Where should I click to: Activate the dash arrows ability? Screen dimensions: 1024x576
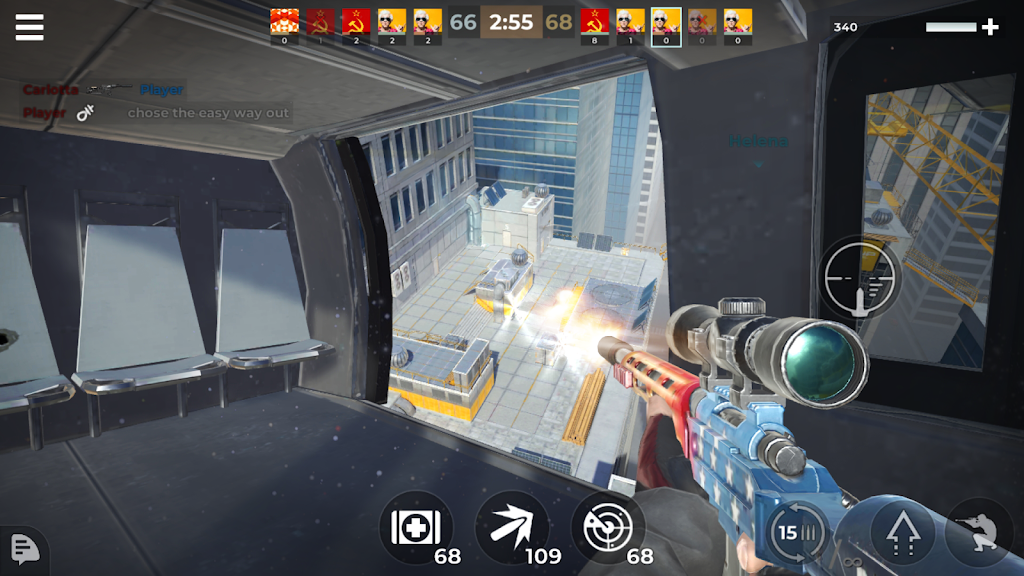(x=511, y=528)
